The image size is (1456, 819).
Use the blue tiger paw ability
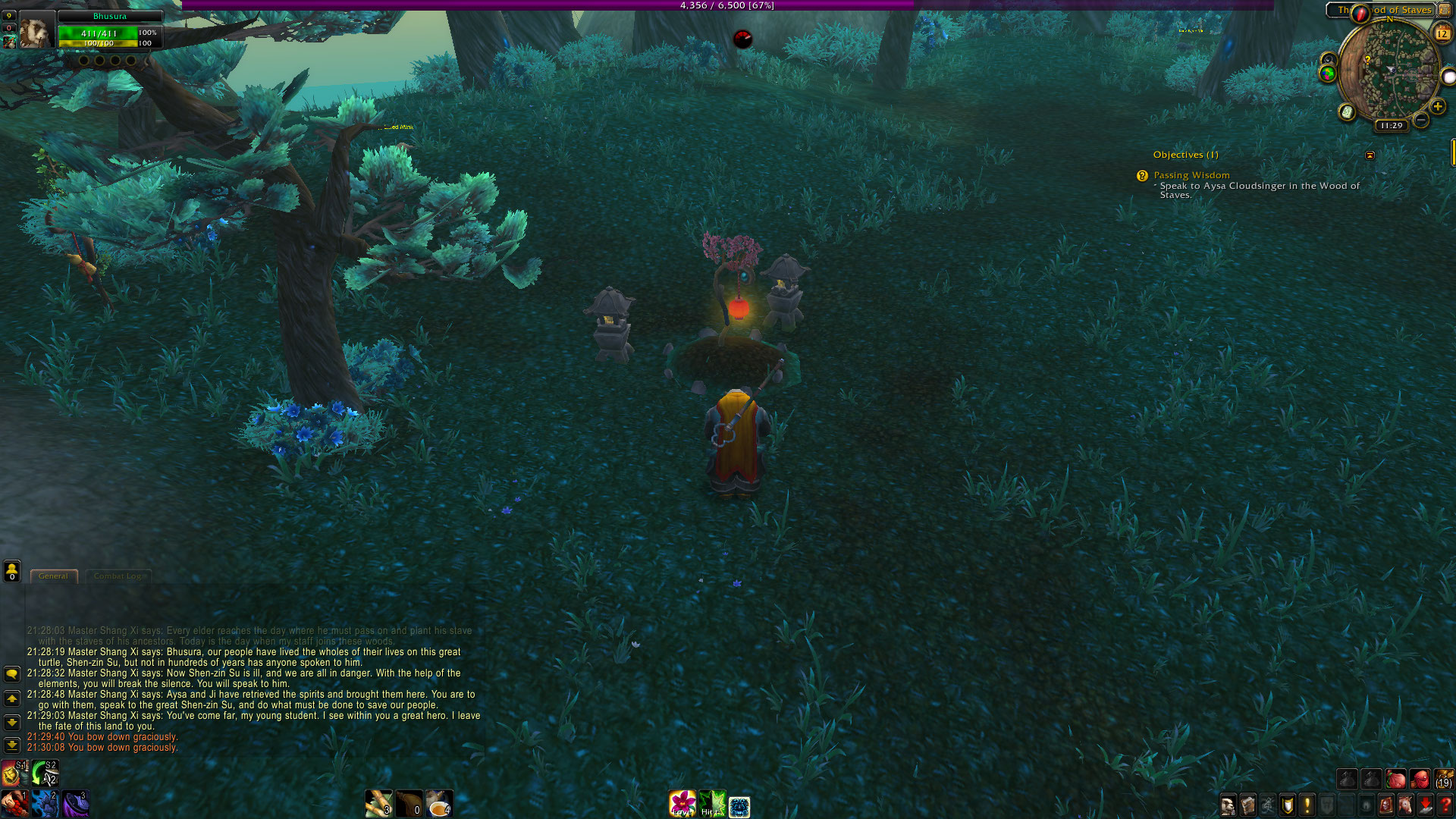[45, 803]
